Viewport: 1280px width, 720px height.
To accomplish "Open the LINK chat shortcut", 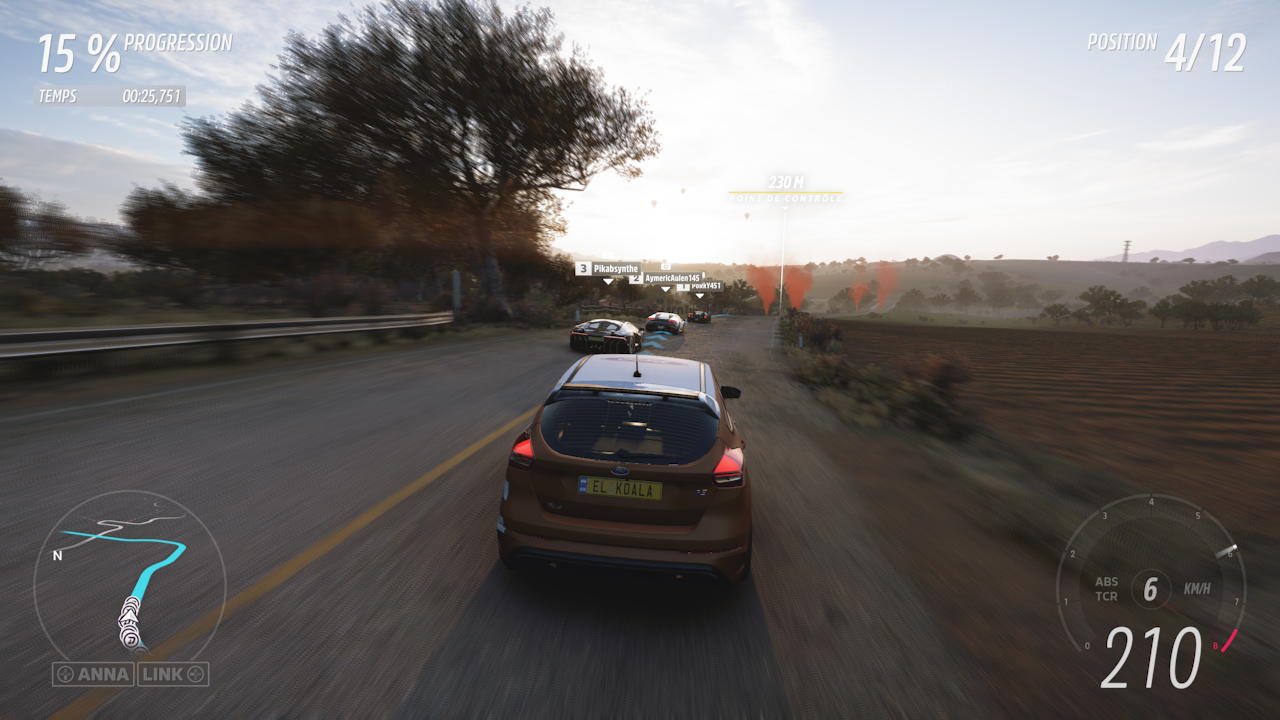I will coord(173,674).
